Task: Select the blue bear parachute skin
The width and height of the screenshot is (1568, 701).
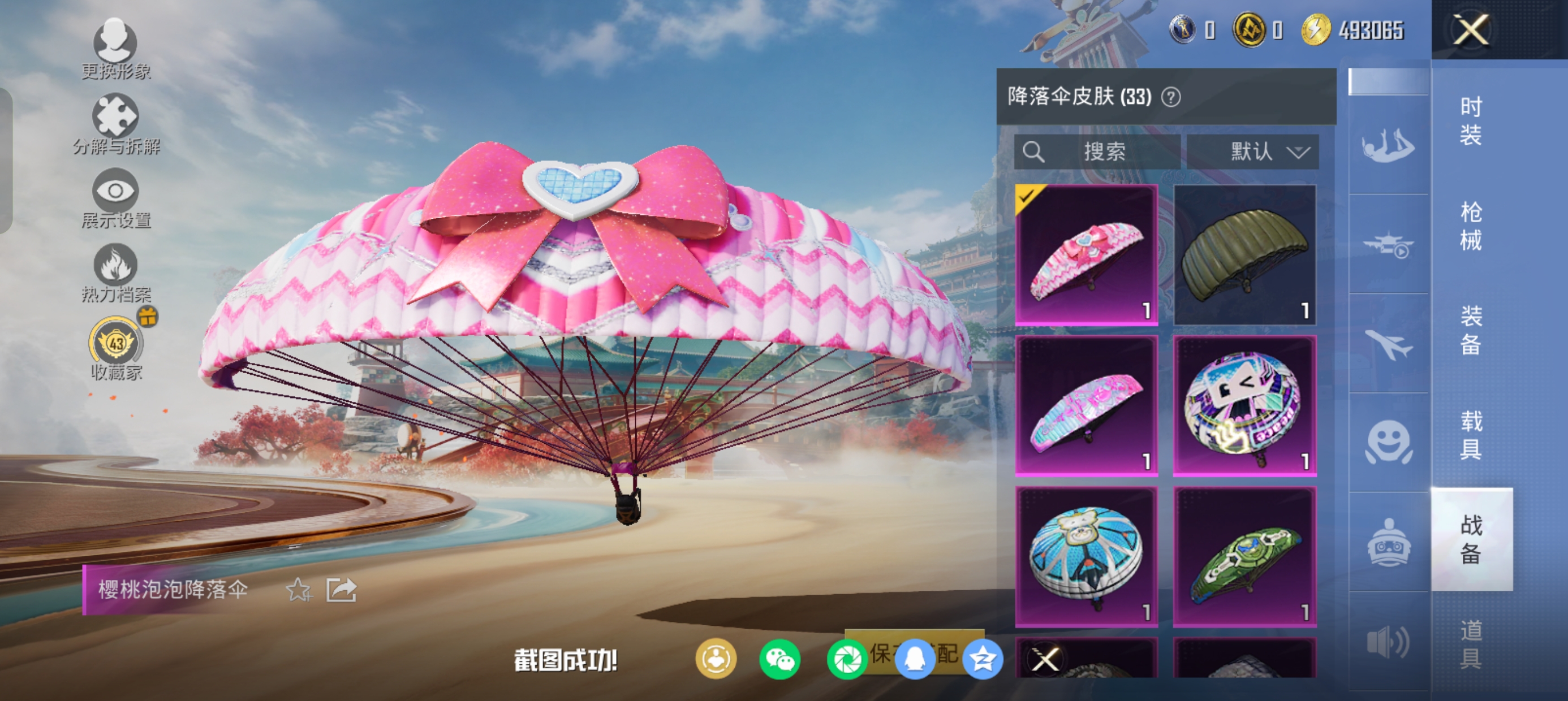Action: click(x=1087, y=556)
